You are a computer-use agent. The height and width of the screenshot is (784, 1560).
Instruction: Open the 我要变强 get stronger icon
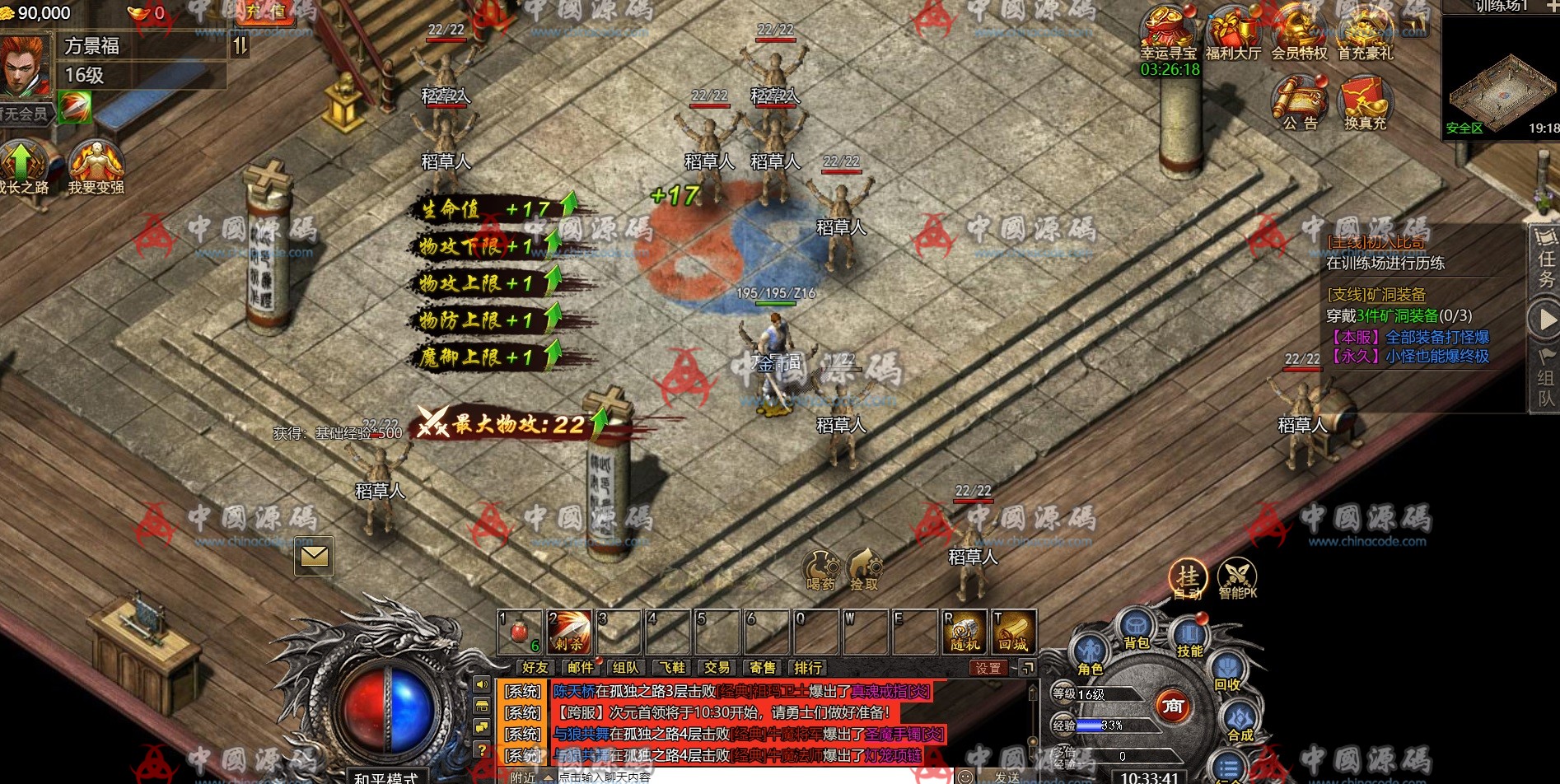pyautogui.click(x=96, y=165)
